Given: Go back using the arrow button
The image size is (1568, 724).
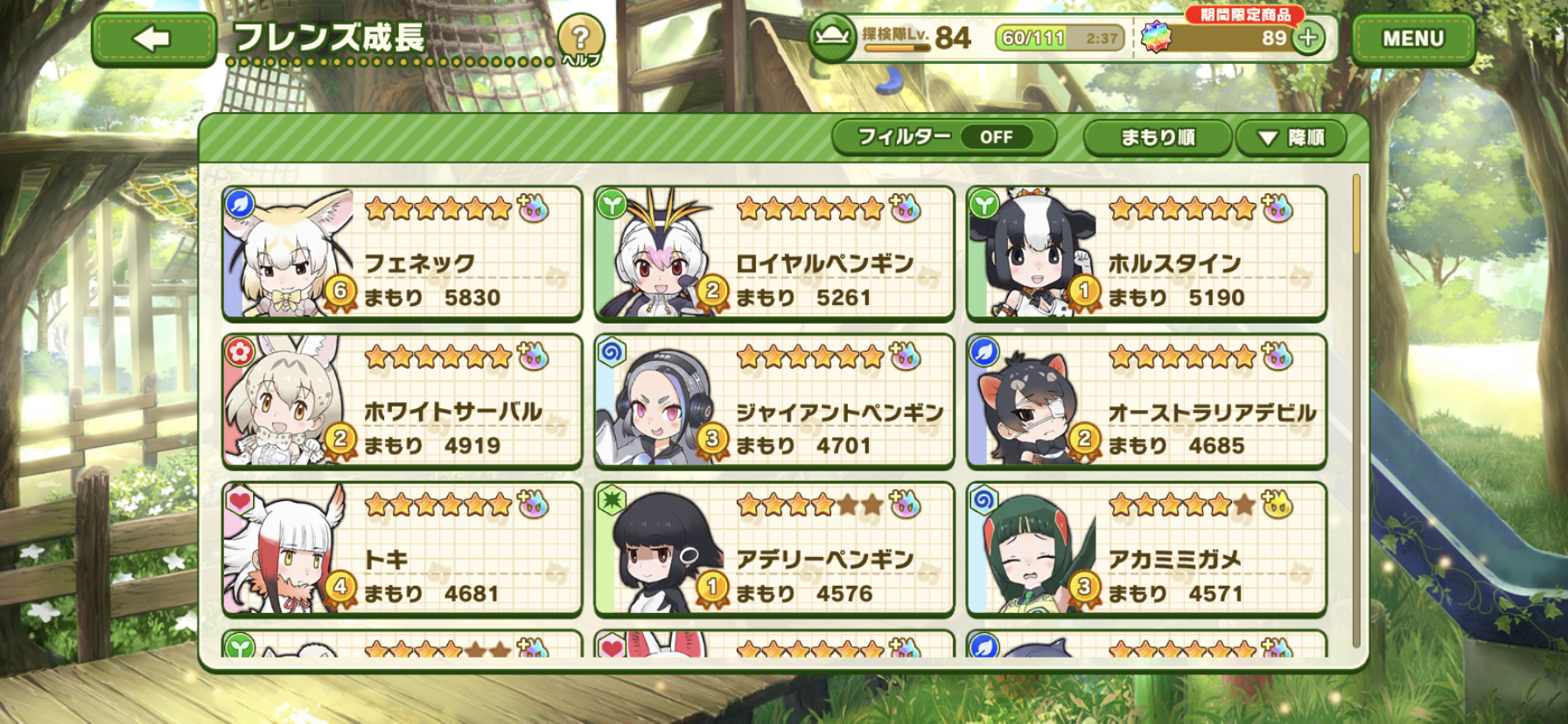Looking at the screenshot, I should [x=153, y=39].
